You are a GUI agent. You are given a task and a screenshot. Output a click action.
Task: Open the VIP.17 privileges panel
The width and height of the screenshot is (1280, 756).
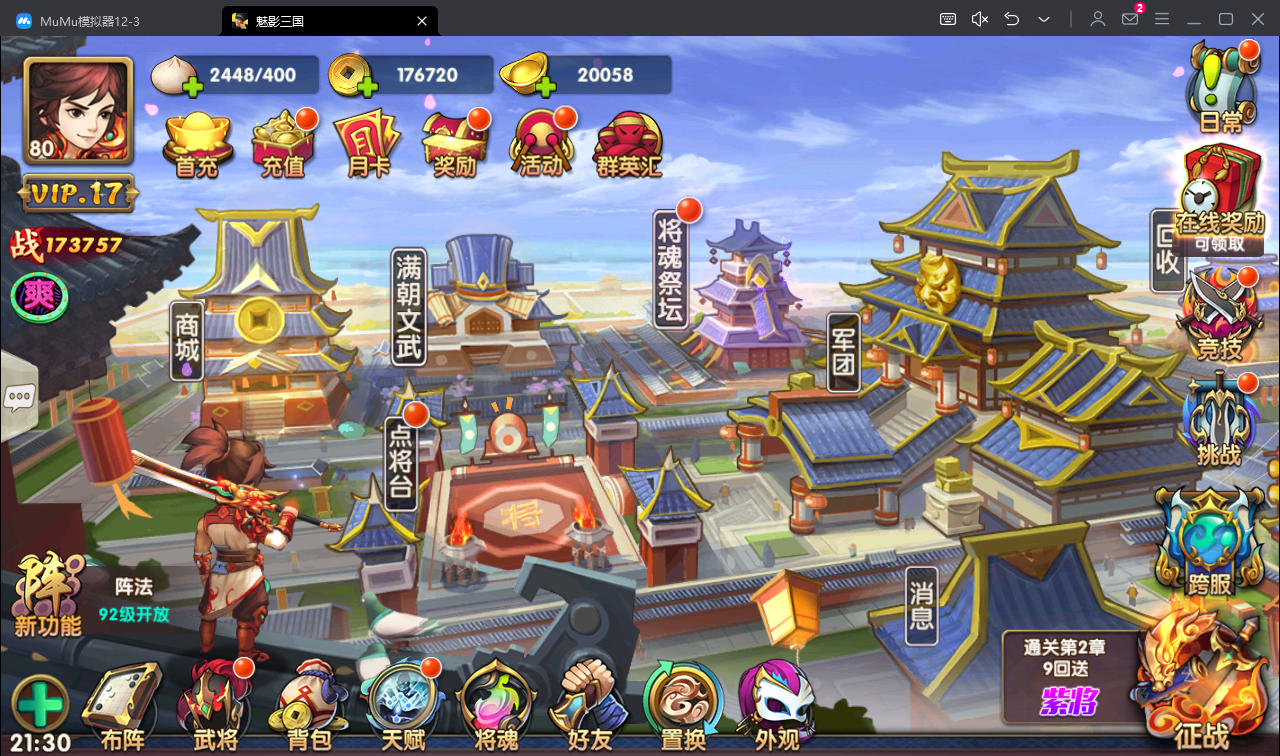(78, 193)
